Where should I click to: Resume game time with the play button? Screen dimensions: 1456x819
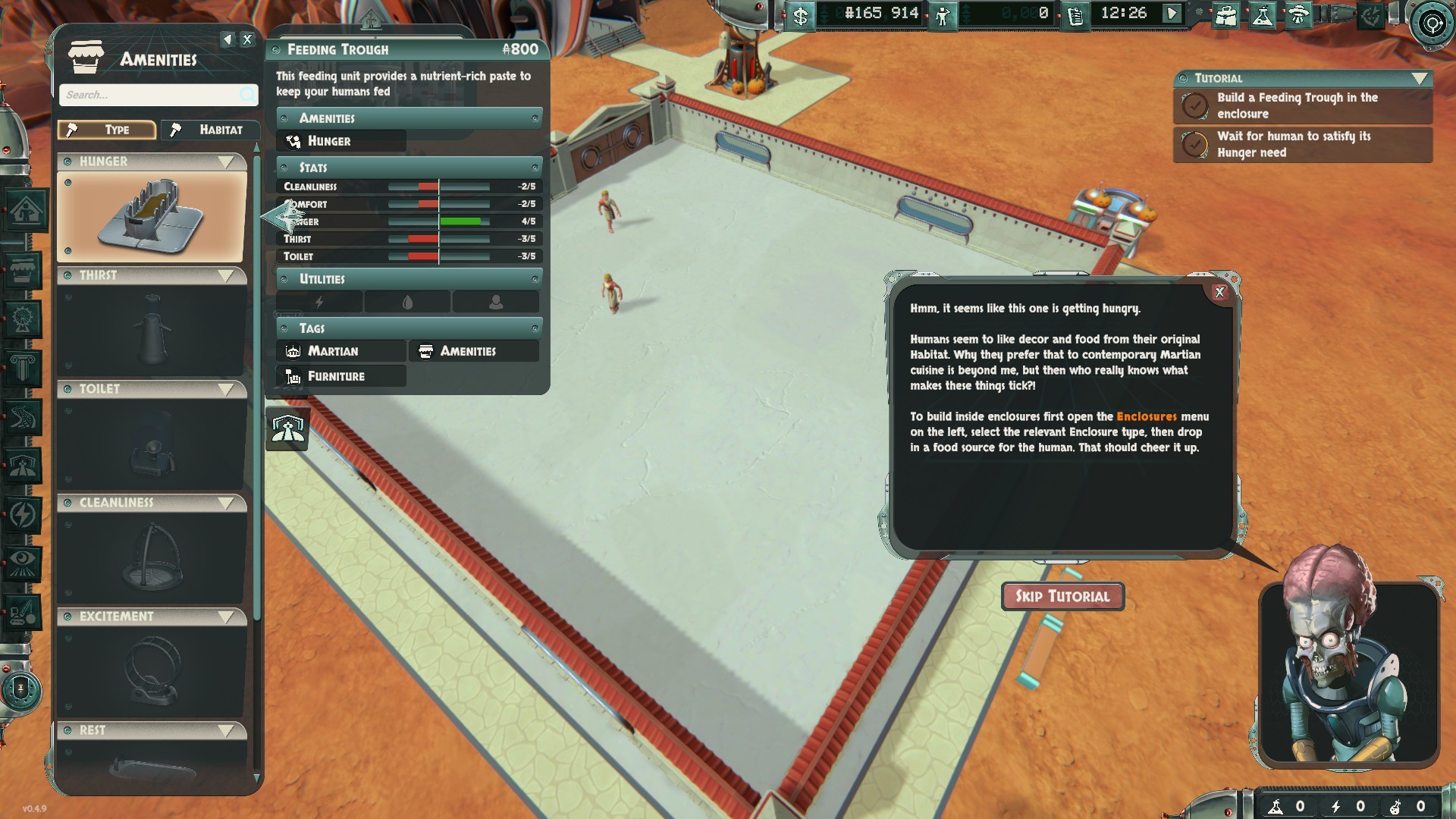click(x=1172, y=14)
